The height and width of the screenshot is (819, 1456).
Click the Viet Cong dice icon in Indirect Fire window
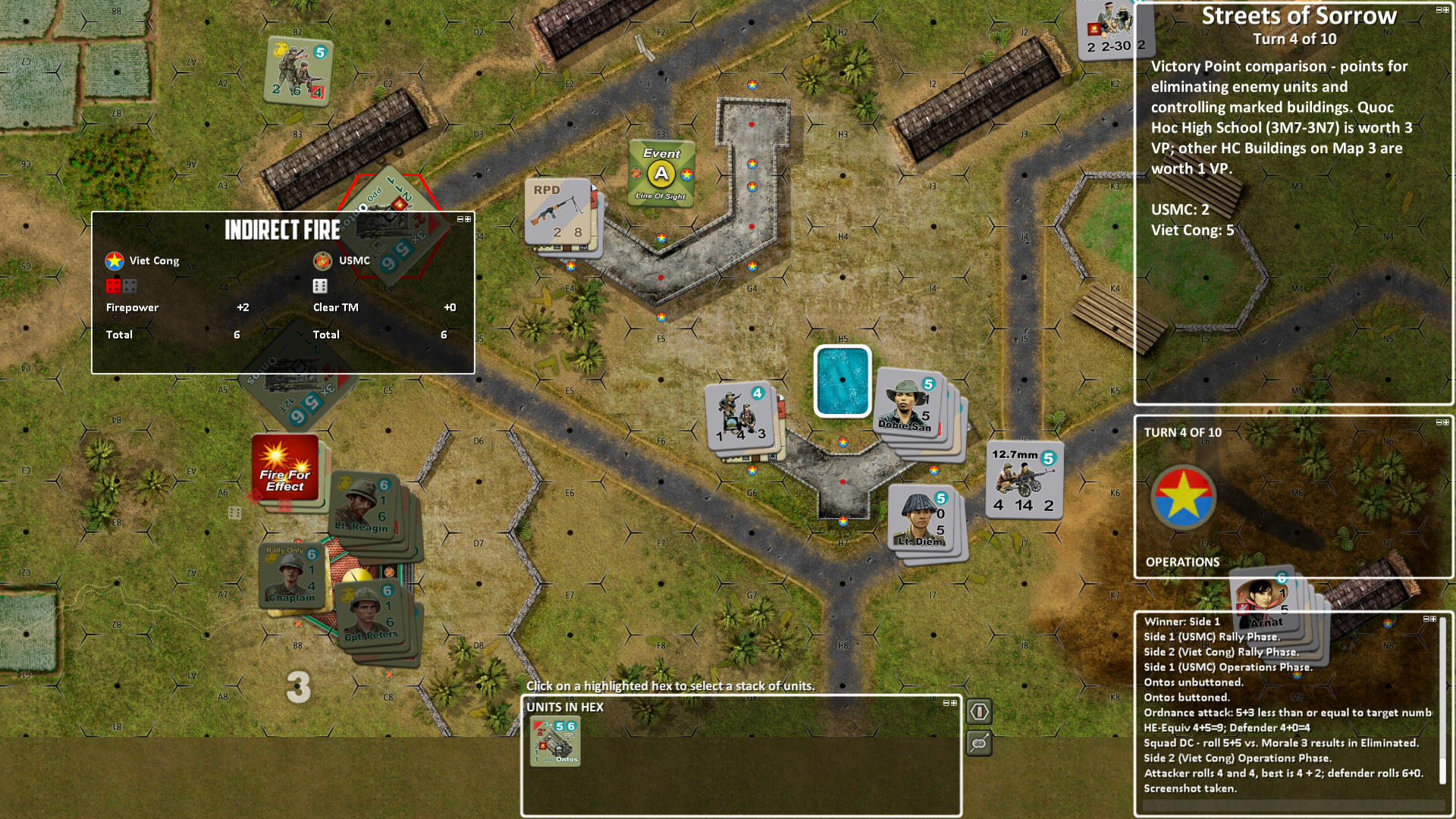tap(115, 286)
